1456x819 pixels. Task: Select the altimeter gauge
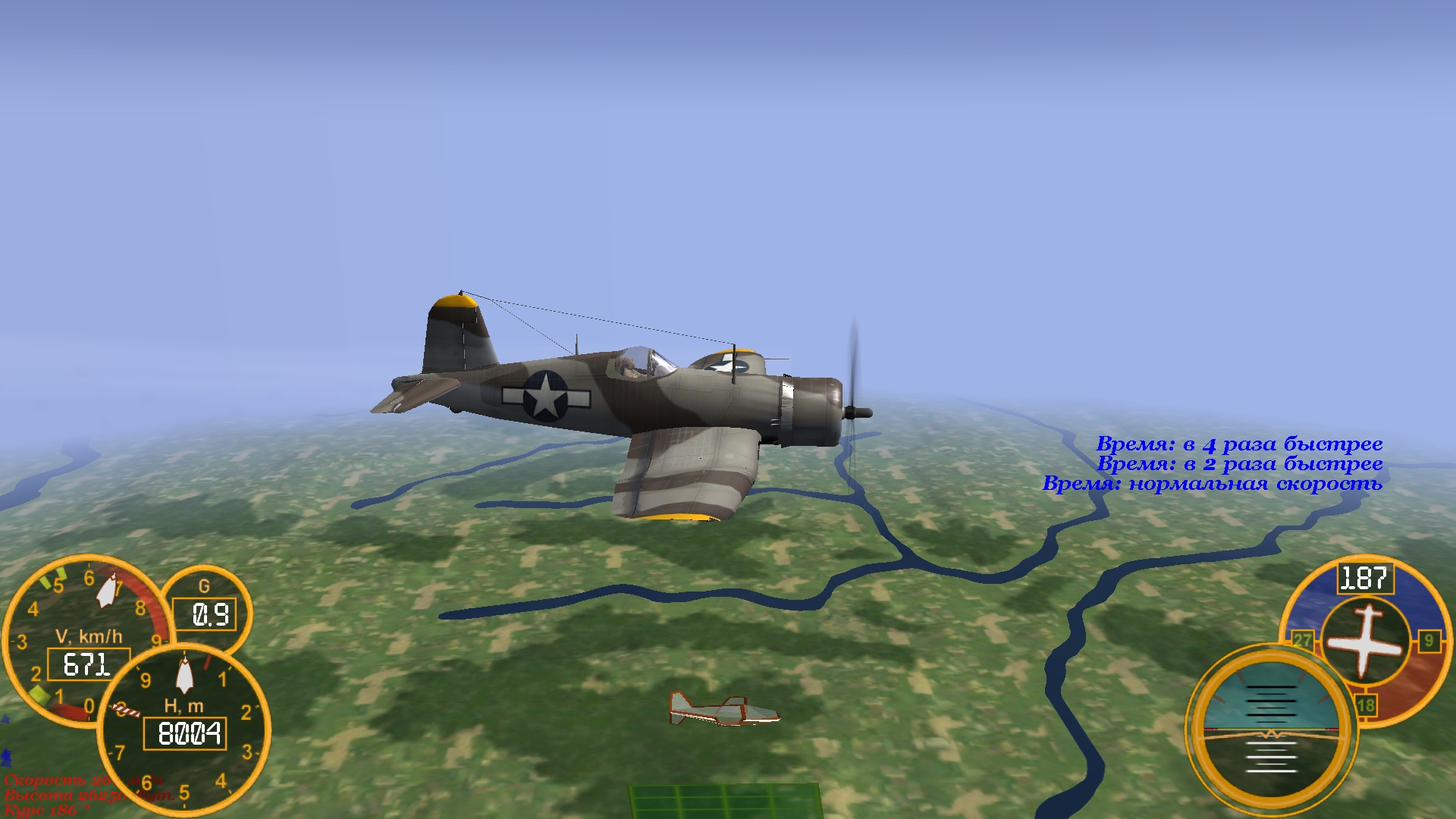point(184,730)
